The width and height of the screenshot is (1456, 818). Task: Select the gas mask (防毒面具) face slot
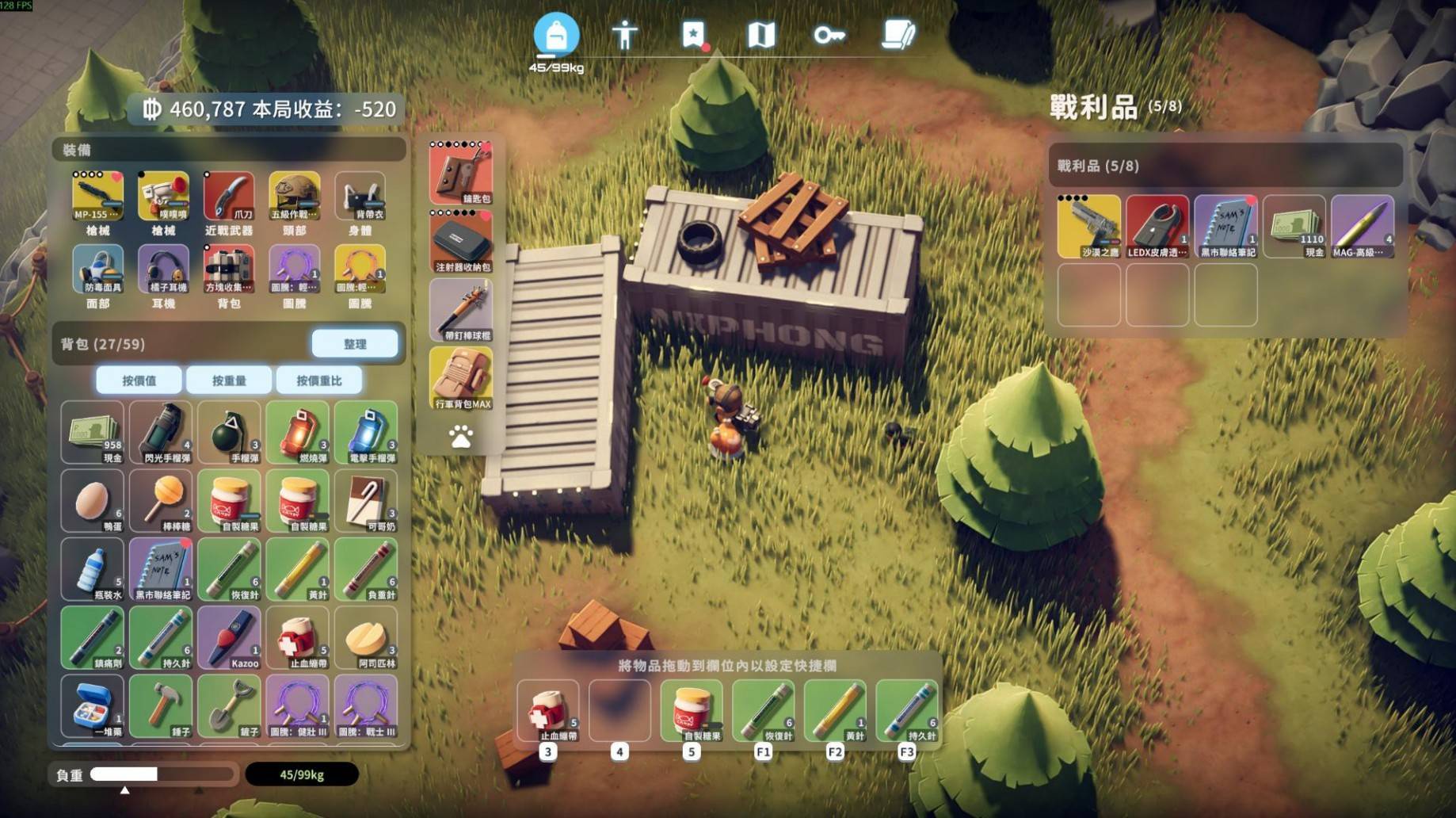[x=97, y=269]
